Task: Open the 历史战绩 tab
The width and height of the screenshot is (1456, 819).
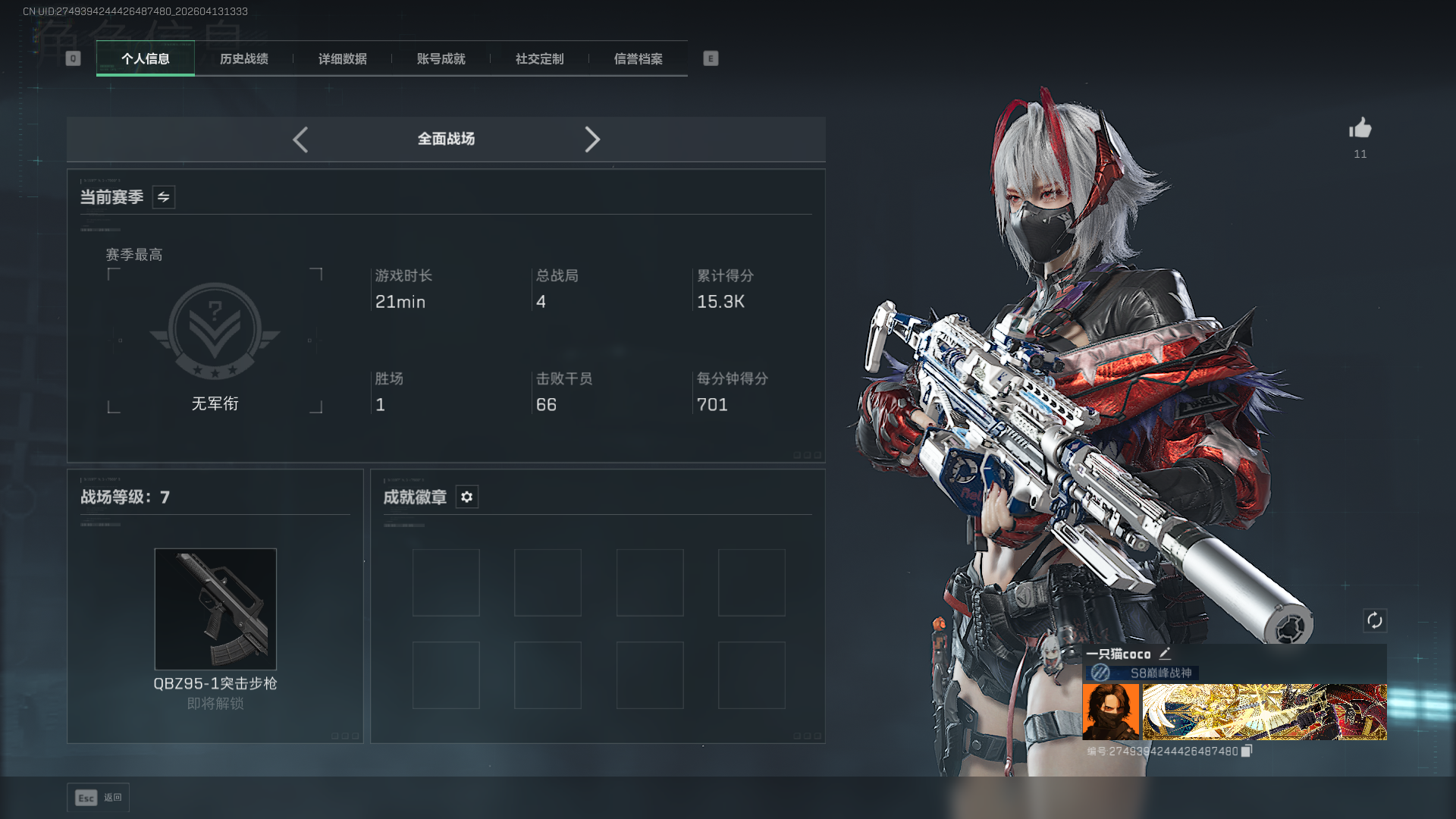Action: click(243, 59)
